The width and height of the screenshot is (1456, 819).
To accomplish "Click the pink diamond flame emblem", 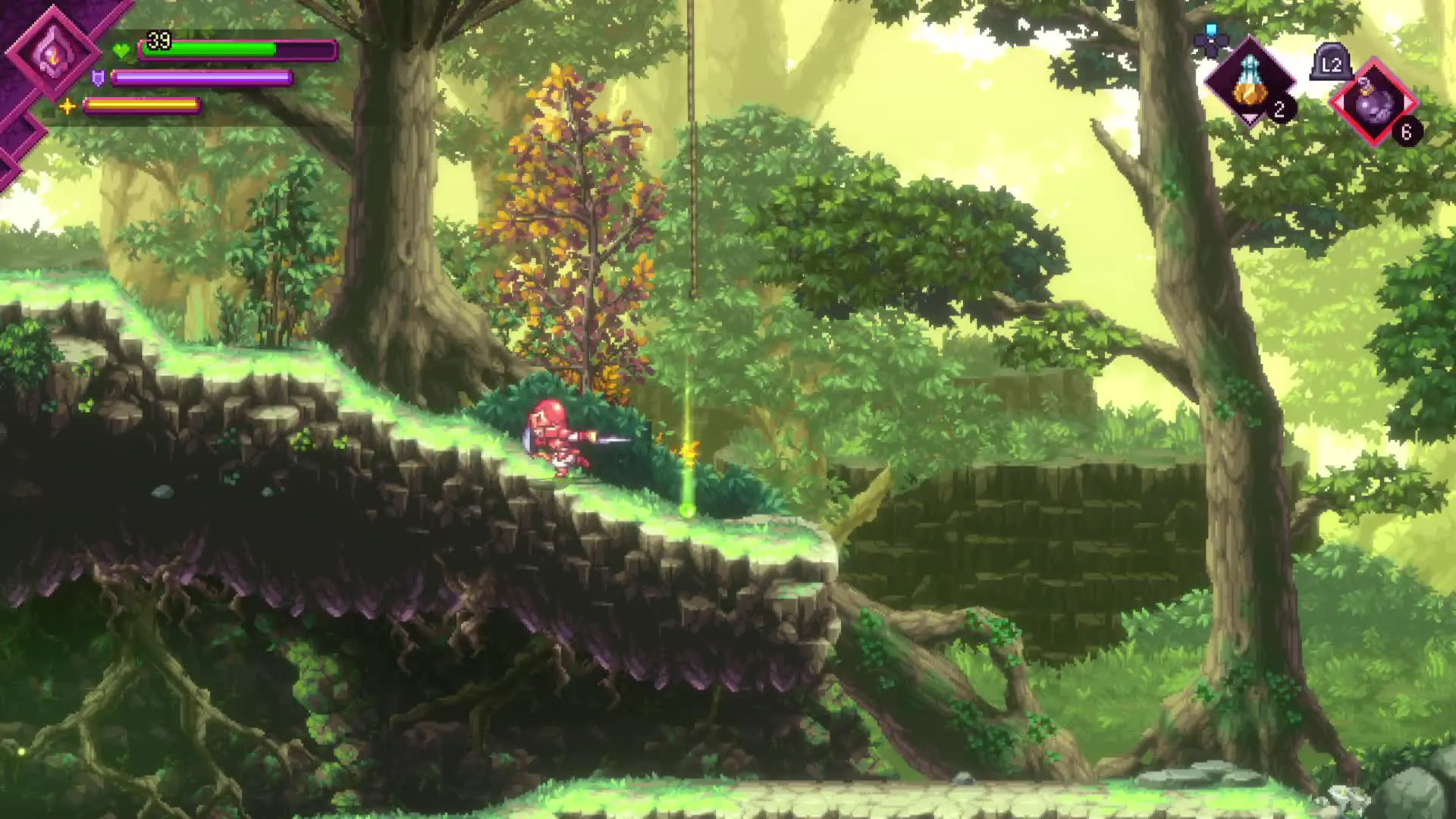I will click(x=53, y=52).
